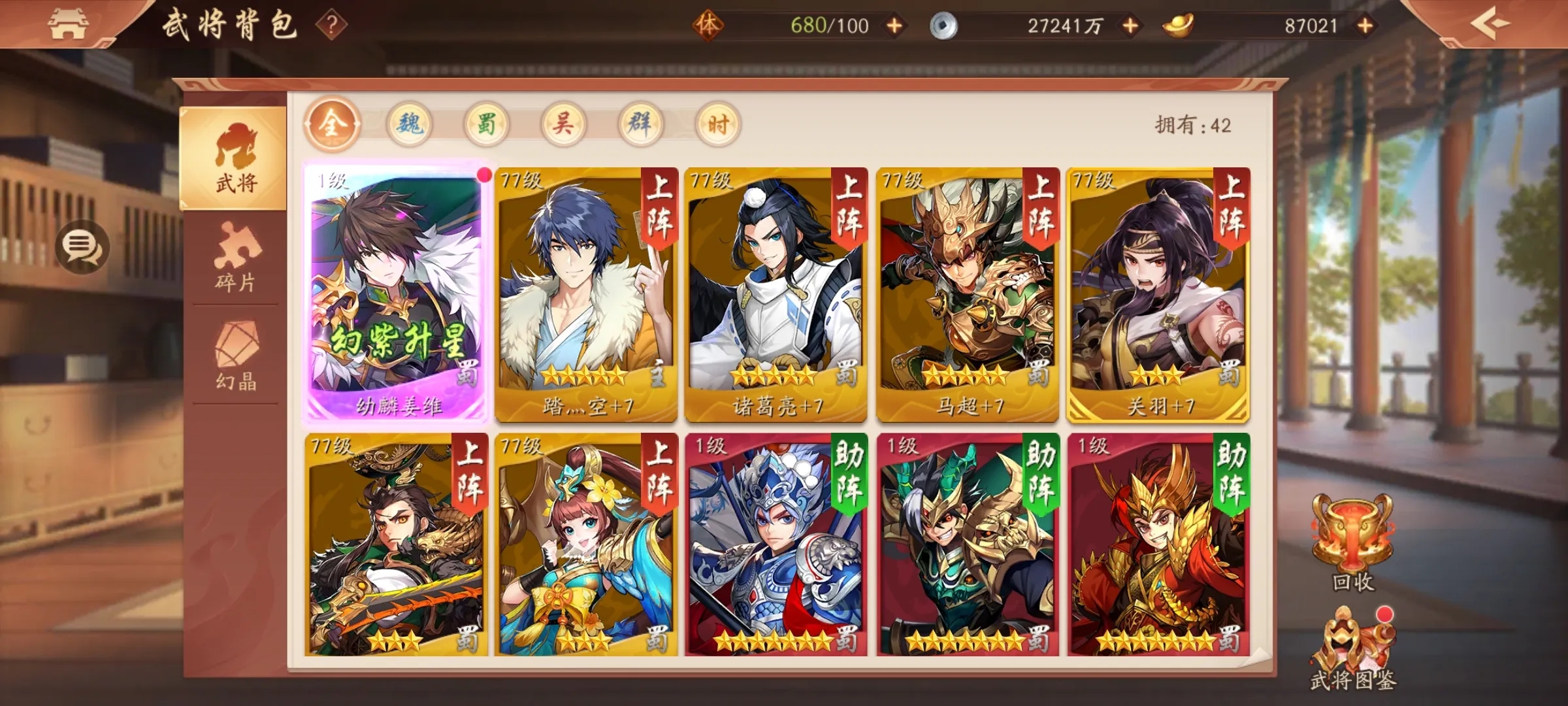Filter heroes by 魏 faction
Viewport: 1568px width, 706px height.
pyautogui.click(x=410, y=124)
